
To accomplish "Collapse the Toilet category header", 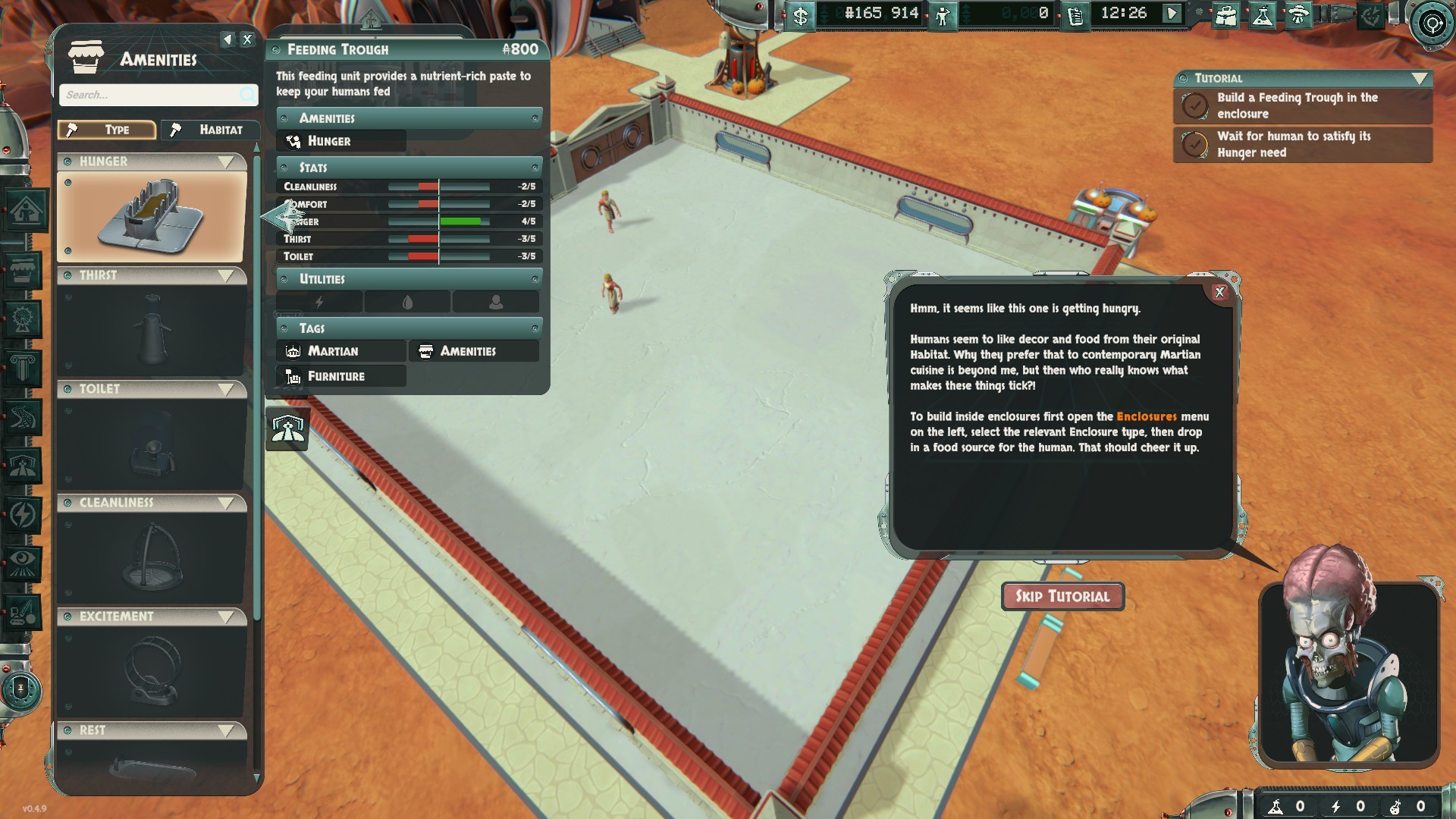I will point(225,389).
